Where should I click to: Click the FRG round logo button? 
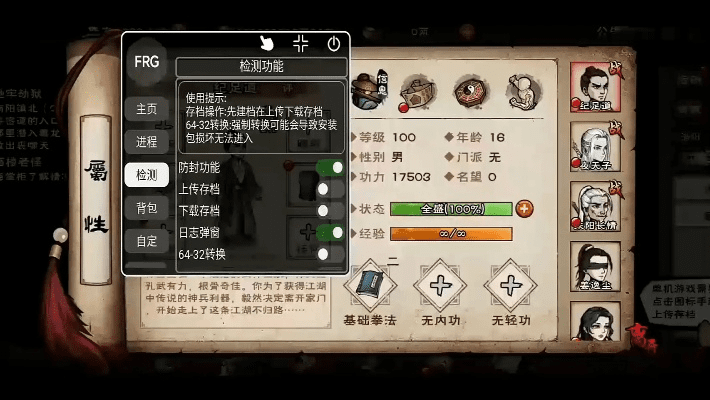147,60
